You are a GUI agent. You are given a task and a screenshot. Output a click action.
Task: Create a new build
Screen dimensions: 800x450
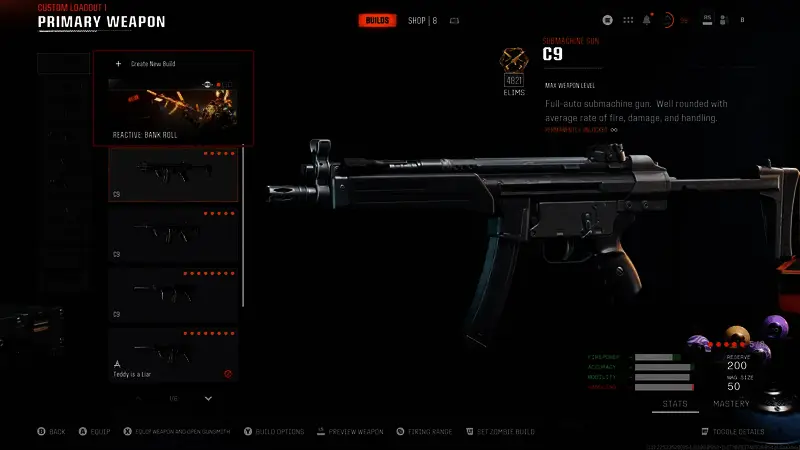[146, 64]
